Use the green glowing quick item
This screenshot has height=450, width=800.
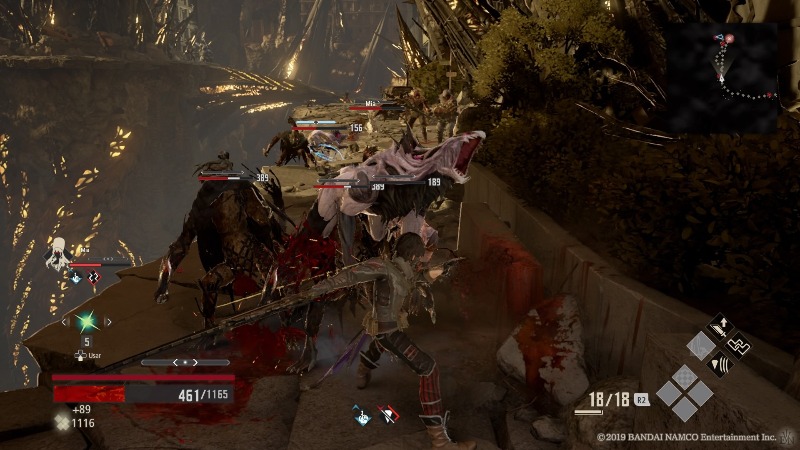86,322
